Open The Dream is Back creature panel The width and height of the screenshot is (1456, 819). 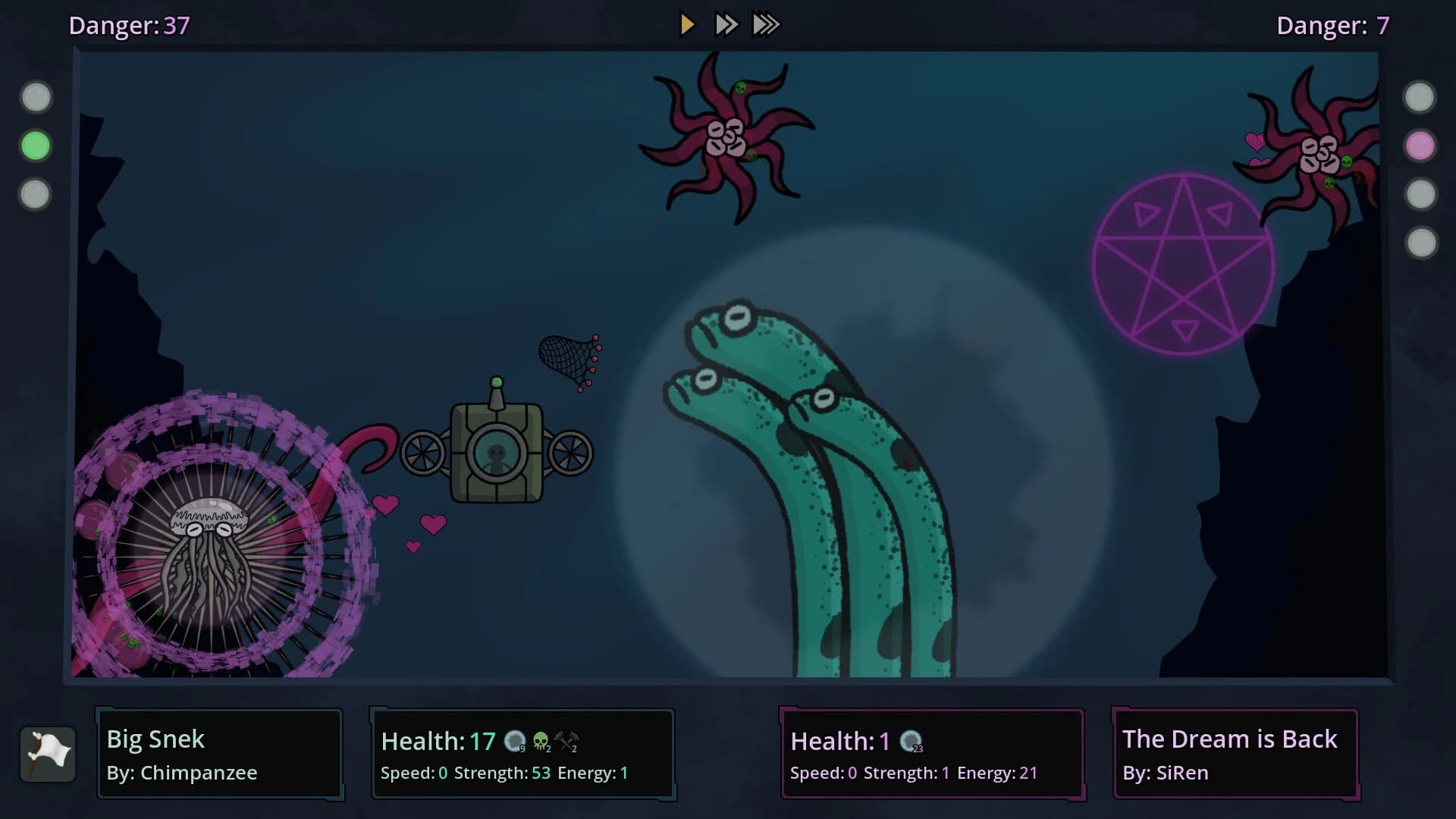click(1235, 755)
